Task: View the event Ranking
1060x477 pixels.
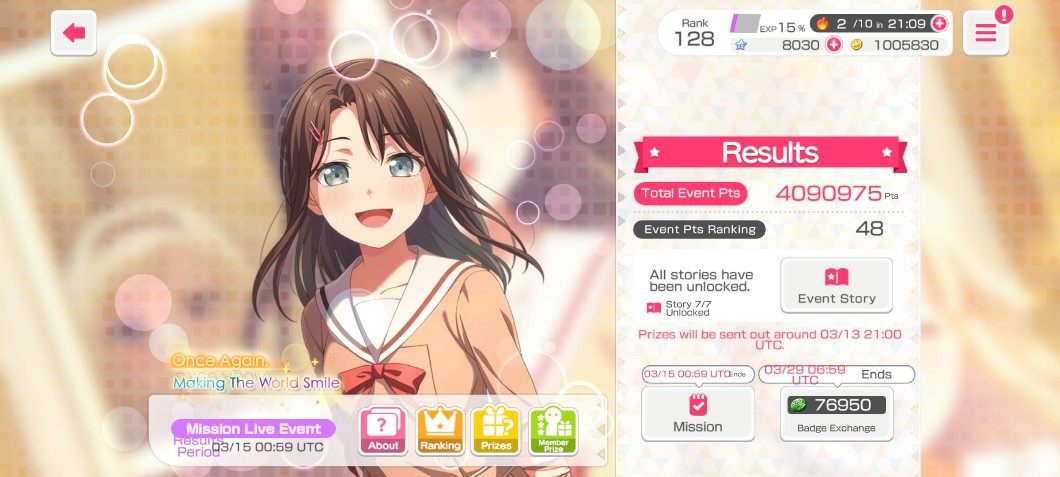Action: [x=440, y=431]
